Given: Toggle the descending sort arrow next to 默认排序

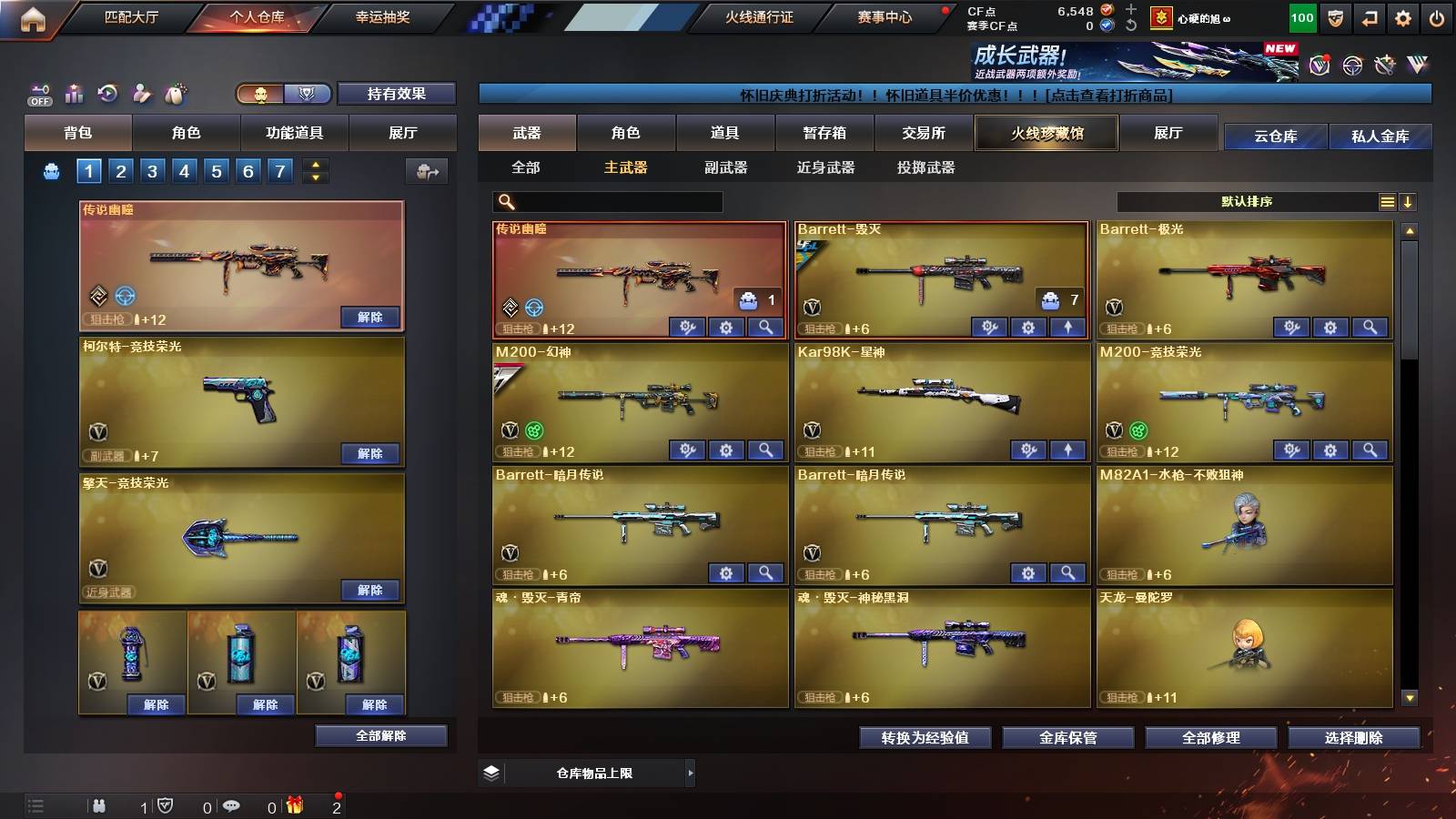Looking at the screenshot, I should click(1410, 202).
